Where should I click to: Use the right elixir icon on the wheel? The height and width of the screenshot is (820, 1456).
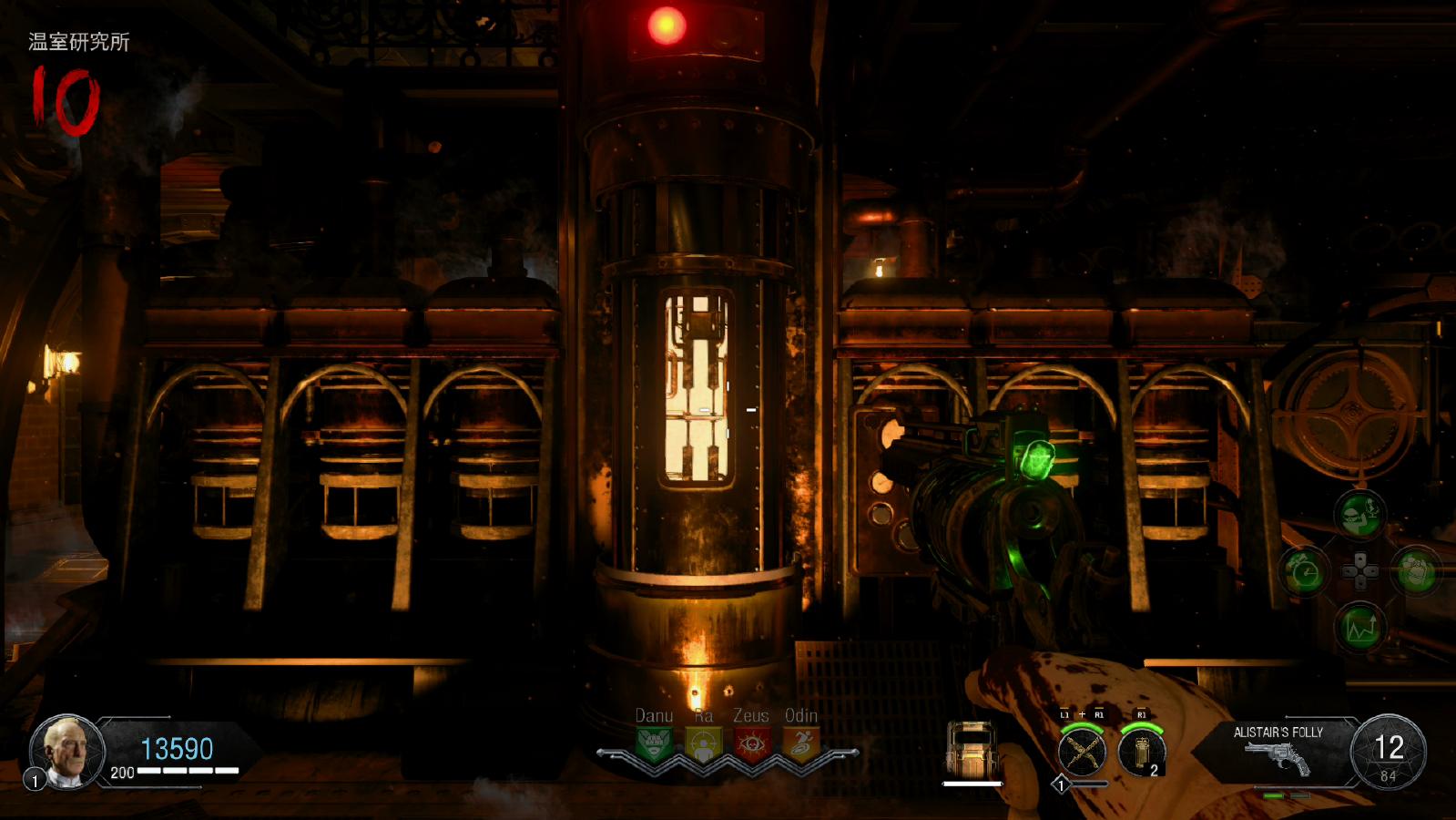1416,572
